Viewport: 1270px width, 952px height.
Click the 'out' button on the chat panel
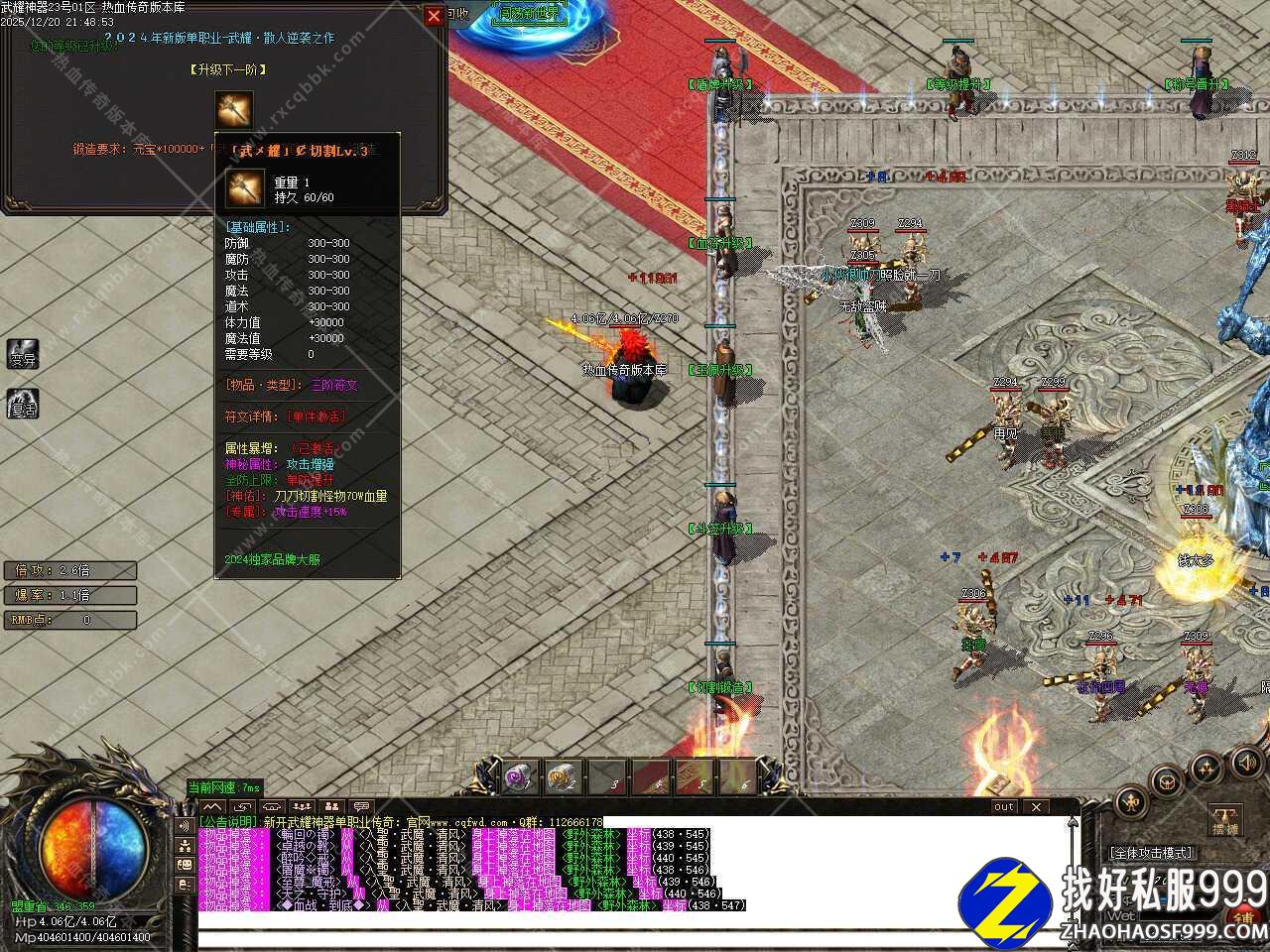pos(1004,806)
